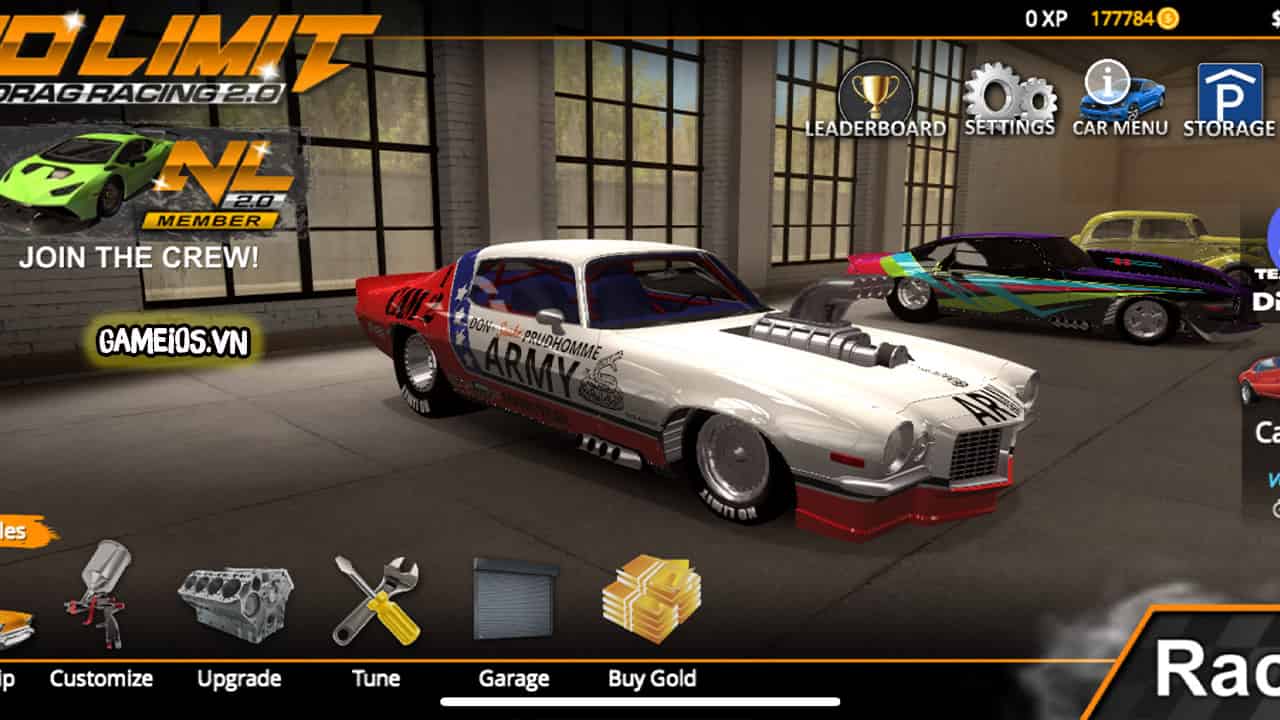
Task: Select the Garage tab label
Action: [x=514, y=678]
